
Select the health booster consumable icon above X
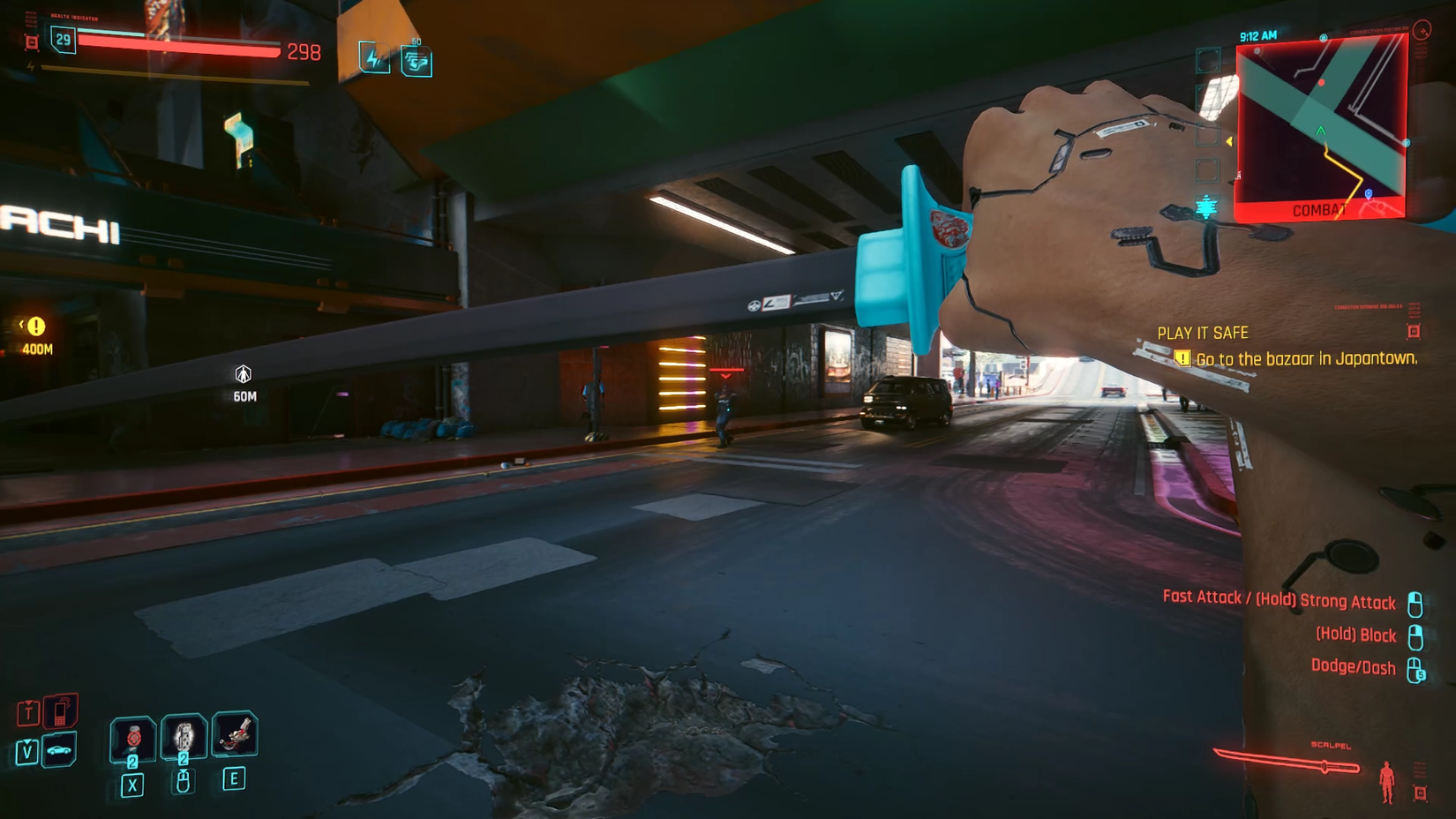coord(131,740)
